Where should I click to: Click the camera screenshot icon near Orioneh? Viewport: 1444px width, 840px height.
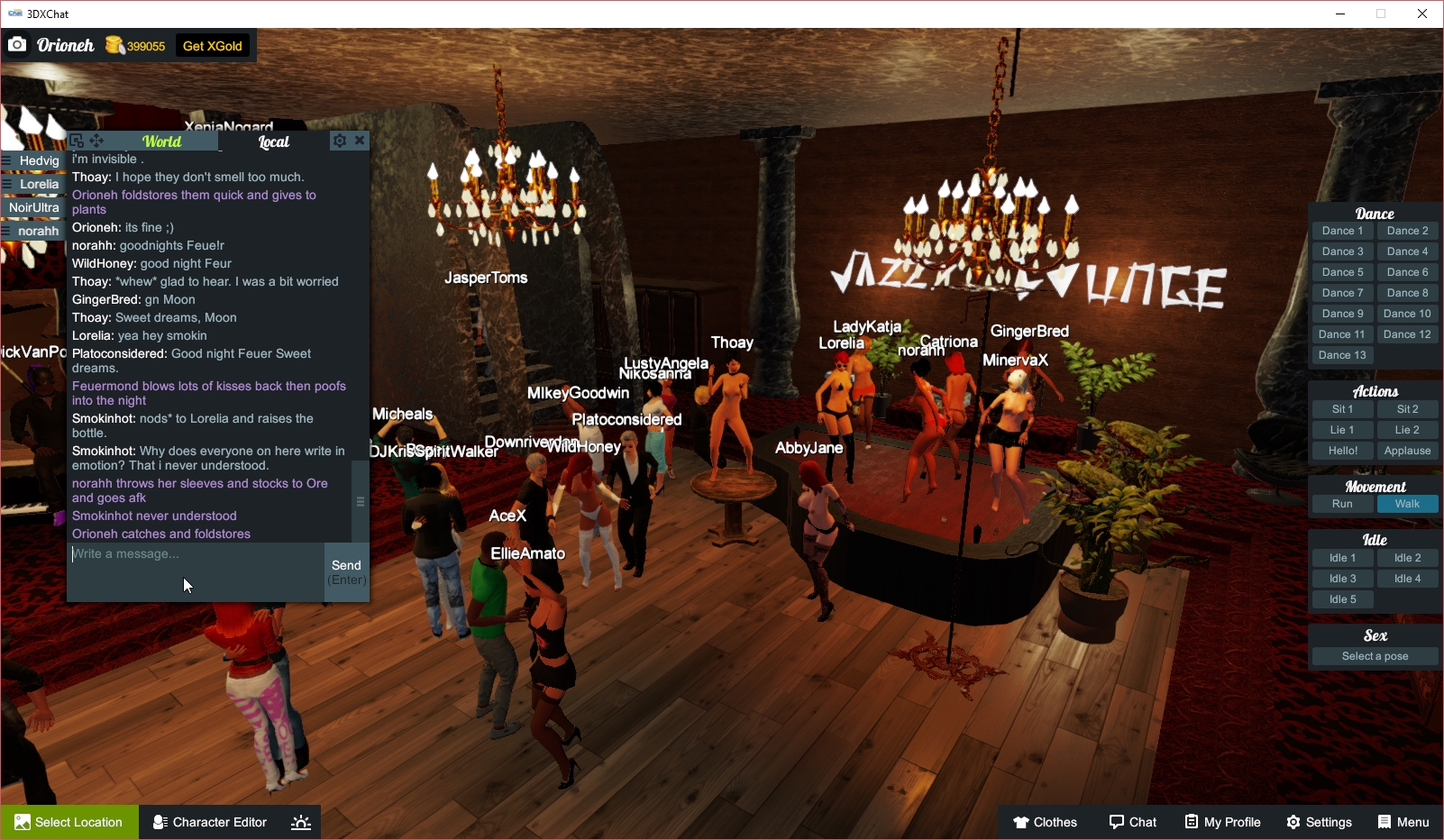pos(17,43)
